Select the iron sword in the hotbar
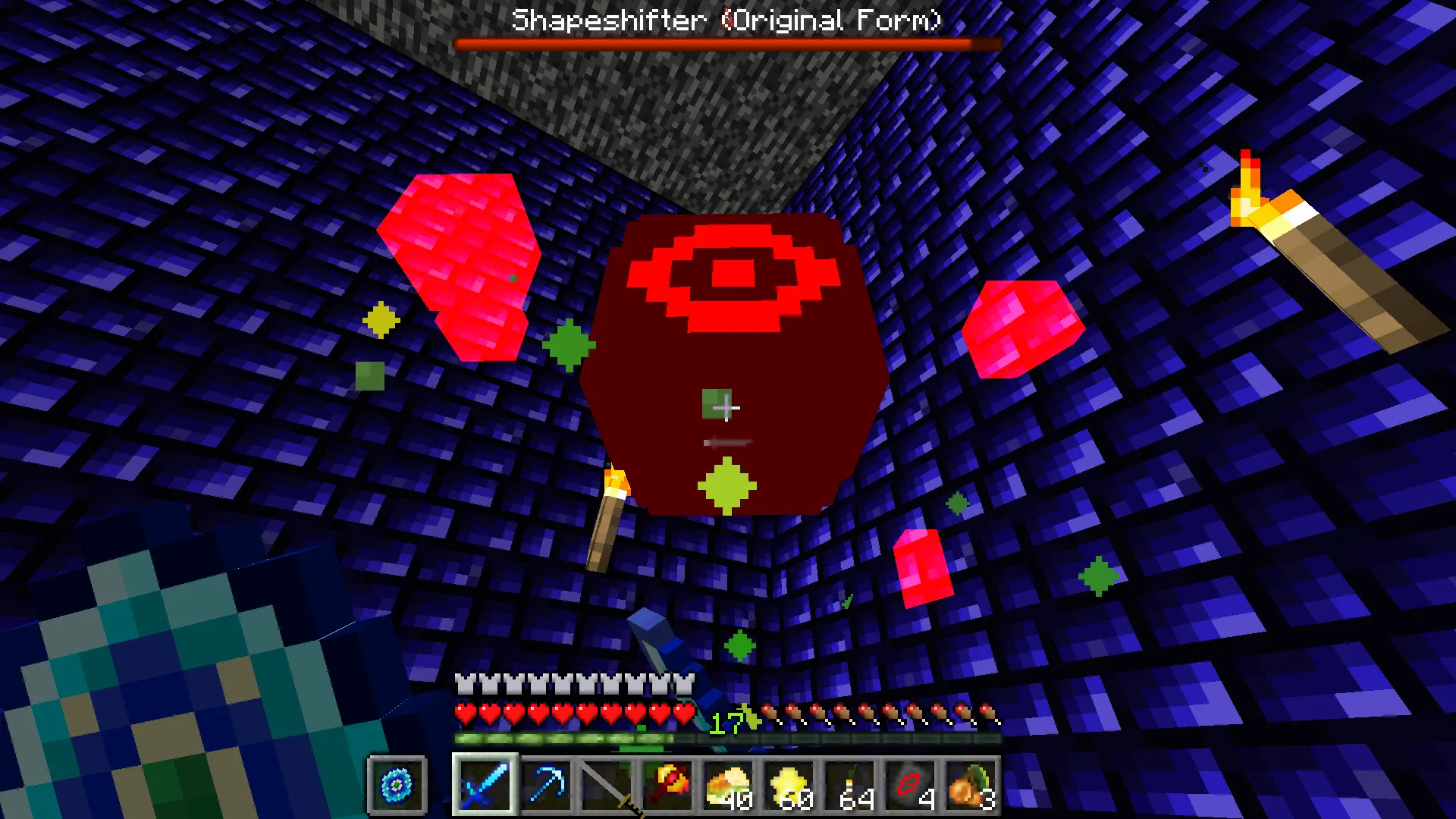 point(606,785)
